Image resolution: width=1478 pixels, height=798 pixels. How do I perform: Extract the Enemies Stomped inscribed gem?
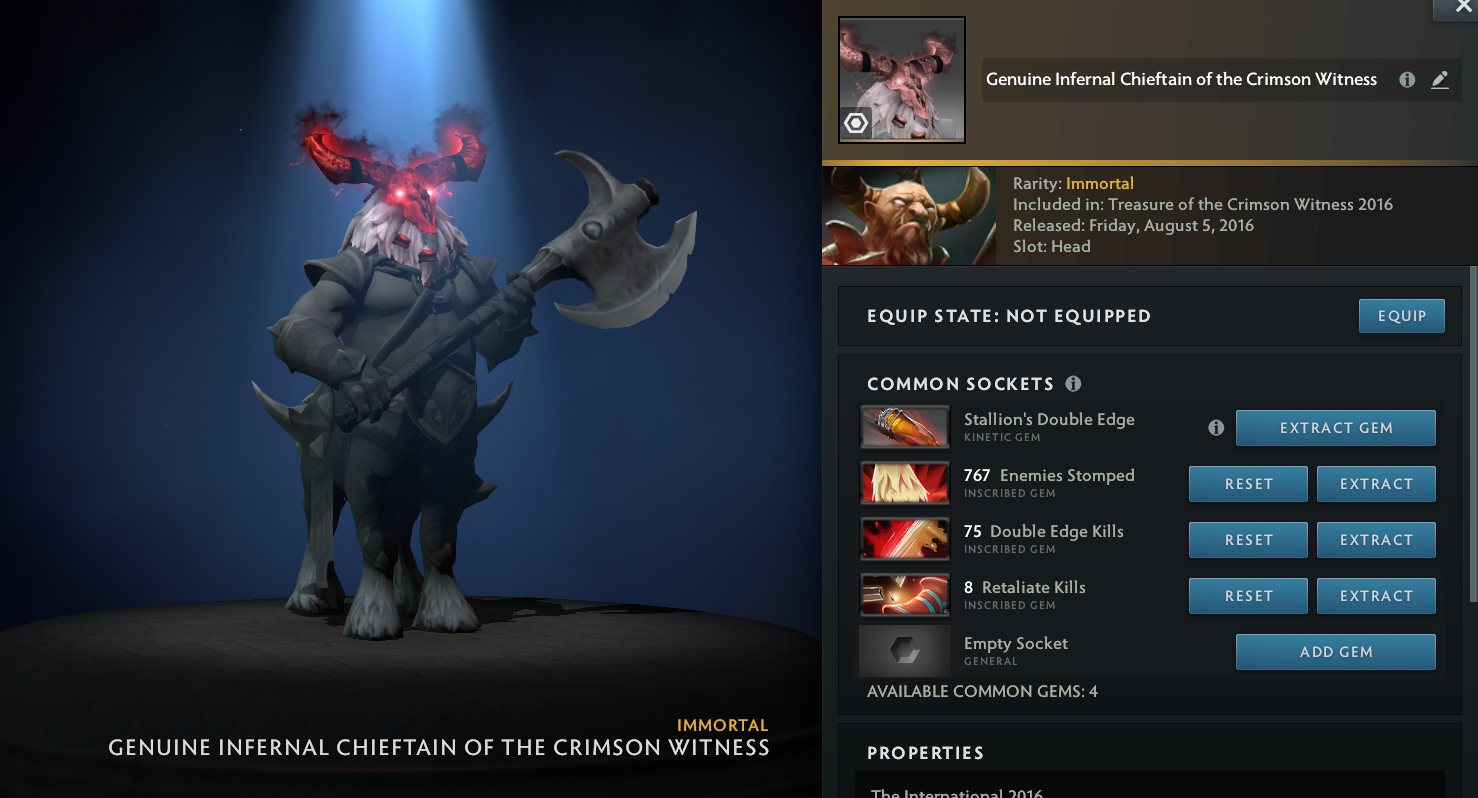pyautogui.click(x=1375, y=484)
